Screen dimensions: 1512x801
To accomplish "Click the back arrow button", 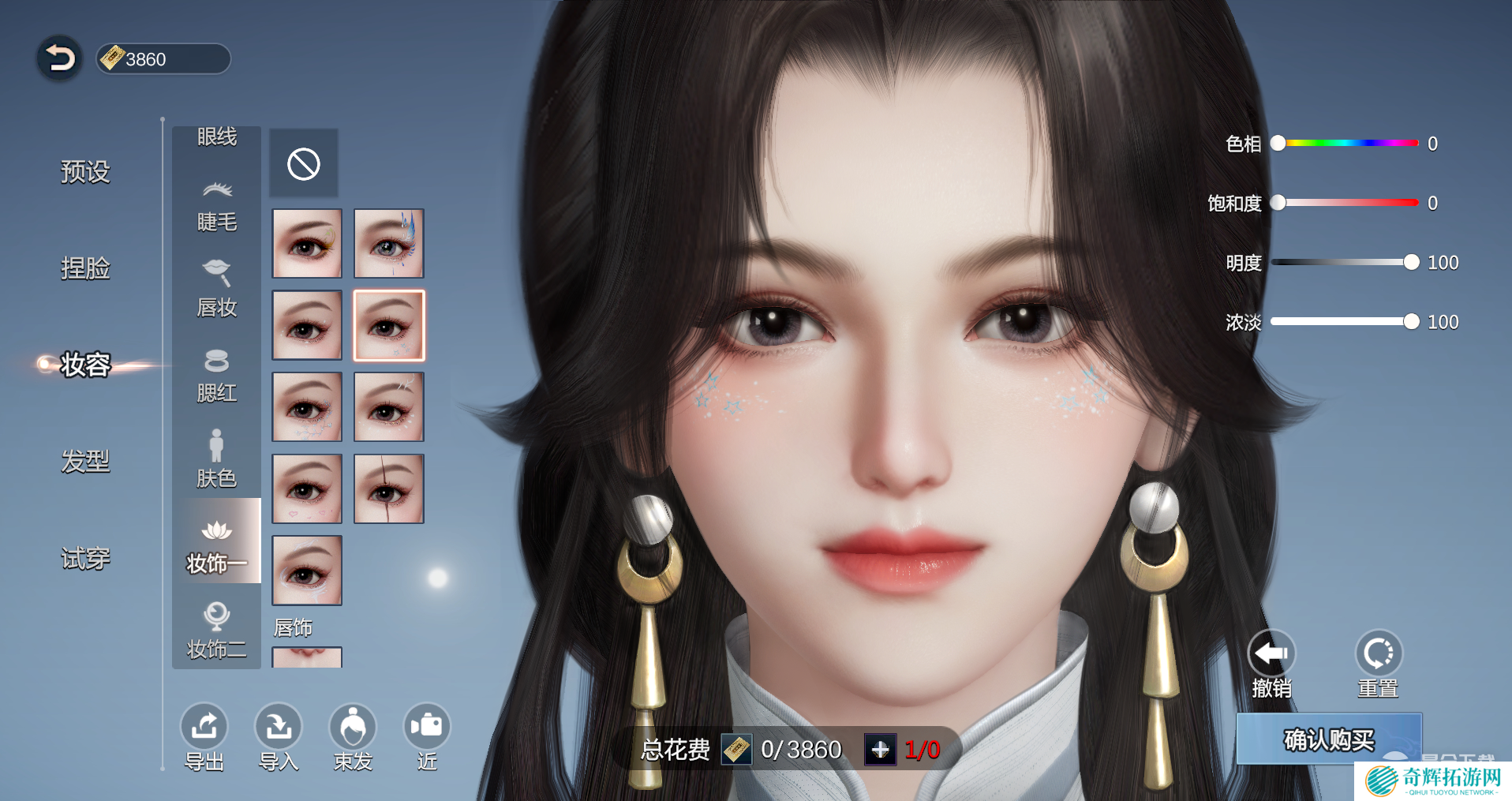I will point(59,58).
